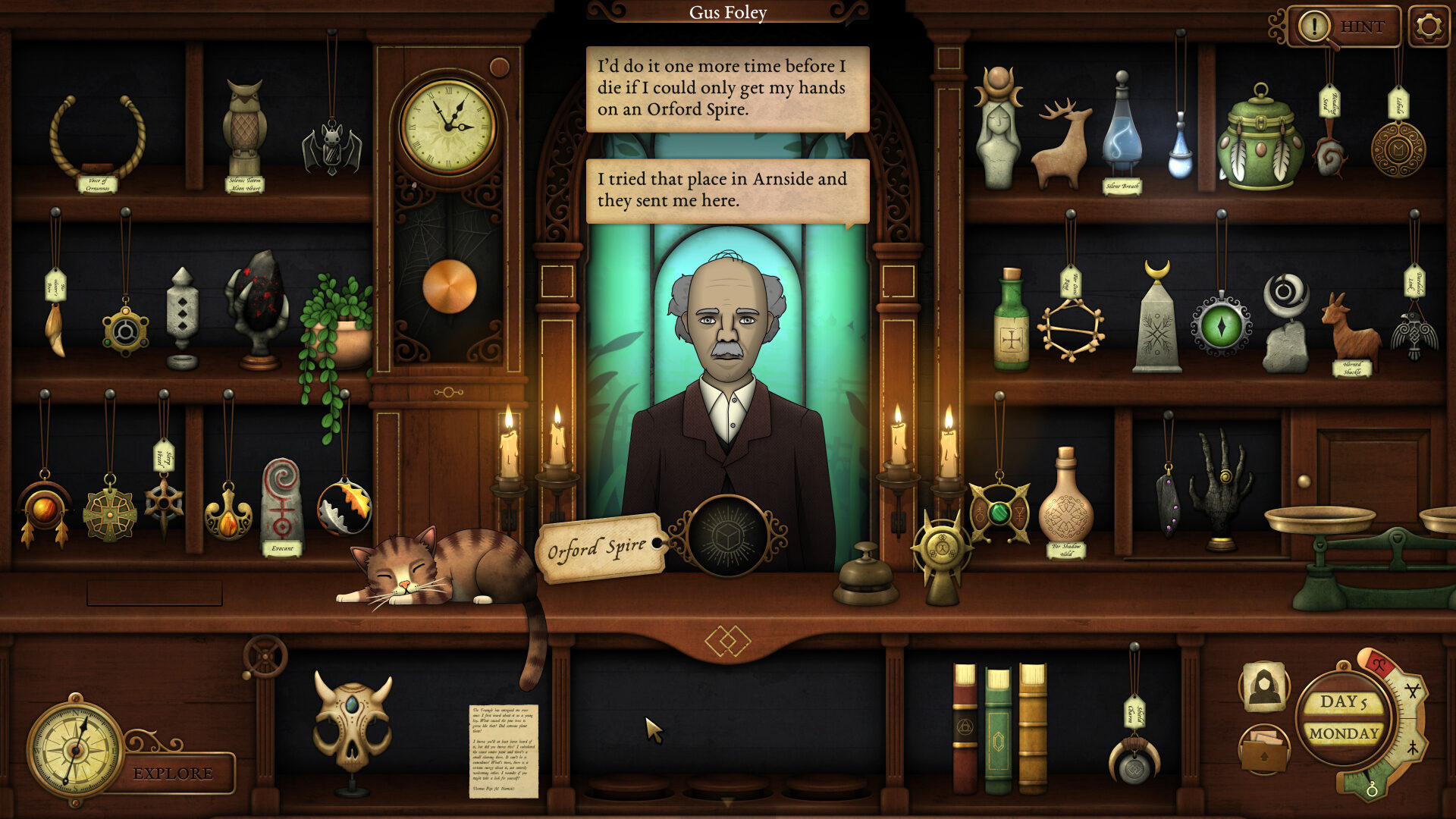Select the Orford Spire request tag
Viewport: 1456px width, 819px height.
(598, 548)
